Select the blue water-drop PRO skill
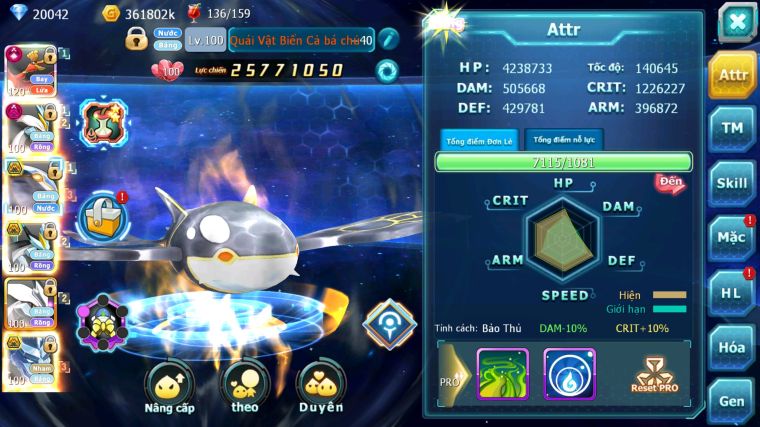The image size is (760, 427). [x=569, y=374]
